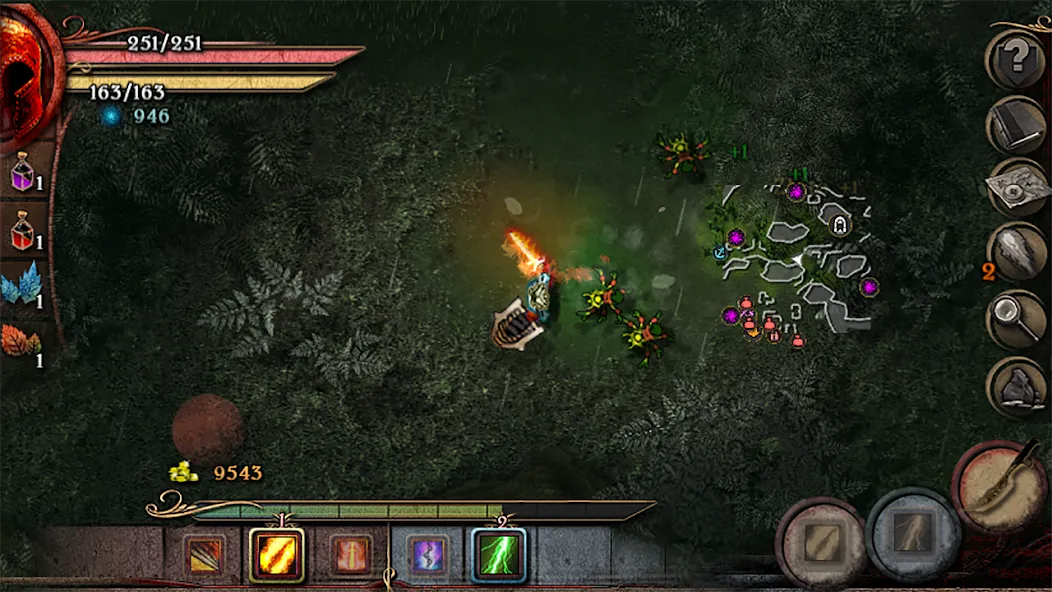
Task: Tap the feather button
Action: point(1018,254)
